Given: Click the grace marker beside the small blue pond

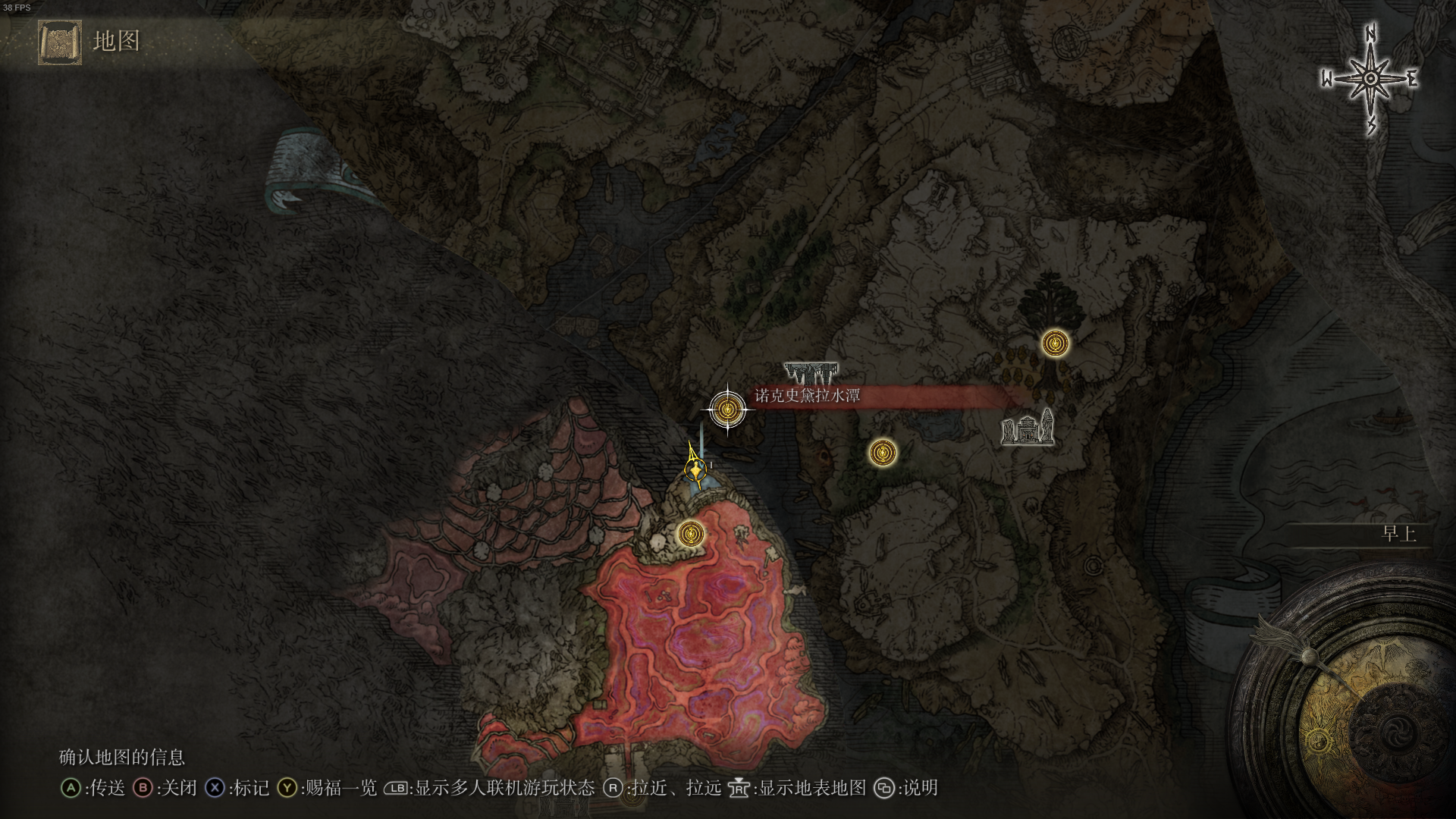Looking at the screenshot, I should tap(882, 453).
